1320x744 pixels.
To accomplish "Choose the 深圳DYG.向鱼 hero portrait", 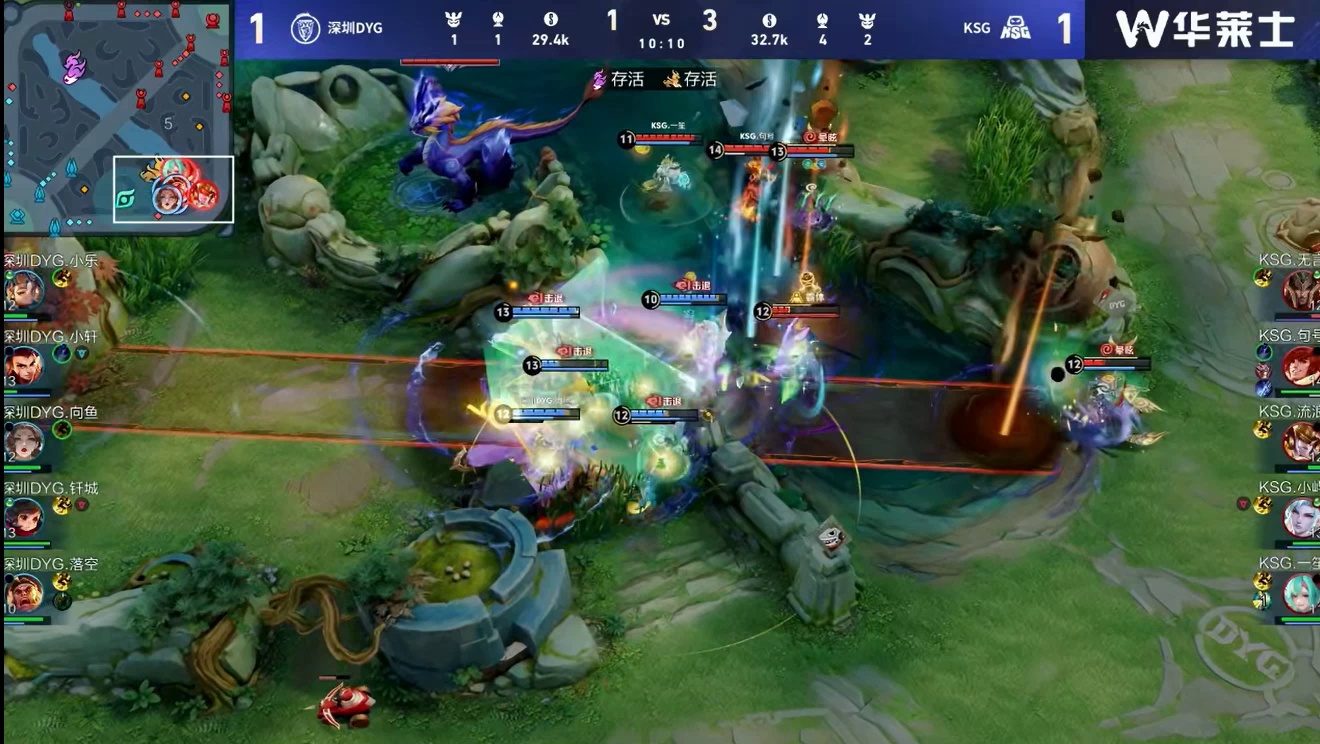I will pos(24,441).
